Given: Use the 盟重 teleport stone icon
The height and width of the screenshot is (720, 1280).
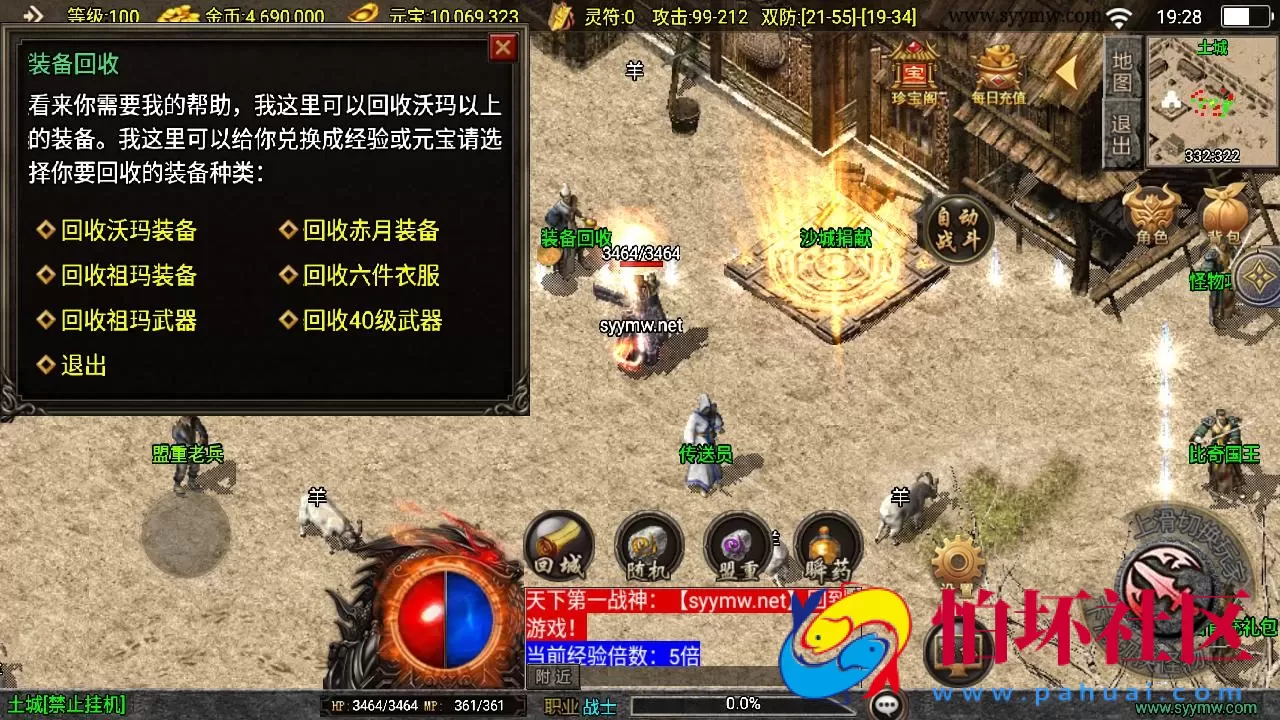Looking at the screenshot, I should [x=739, y=546].
